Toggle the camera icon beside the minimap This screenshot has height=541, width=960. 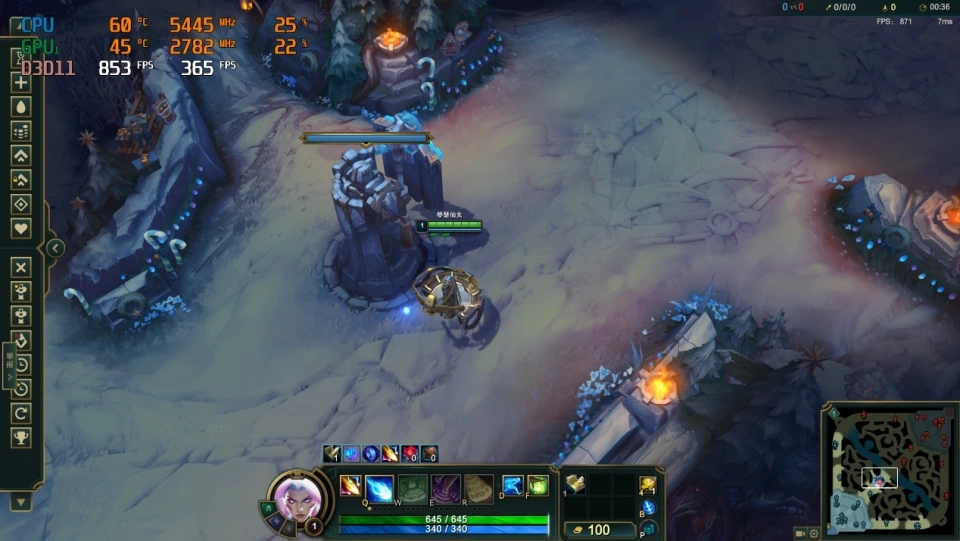[x=801, y=532]
